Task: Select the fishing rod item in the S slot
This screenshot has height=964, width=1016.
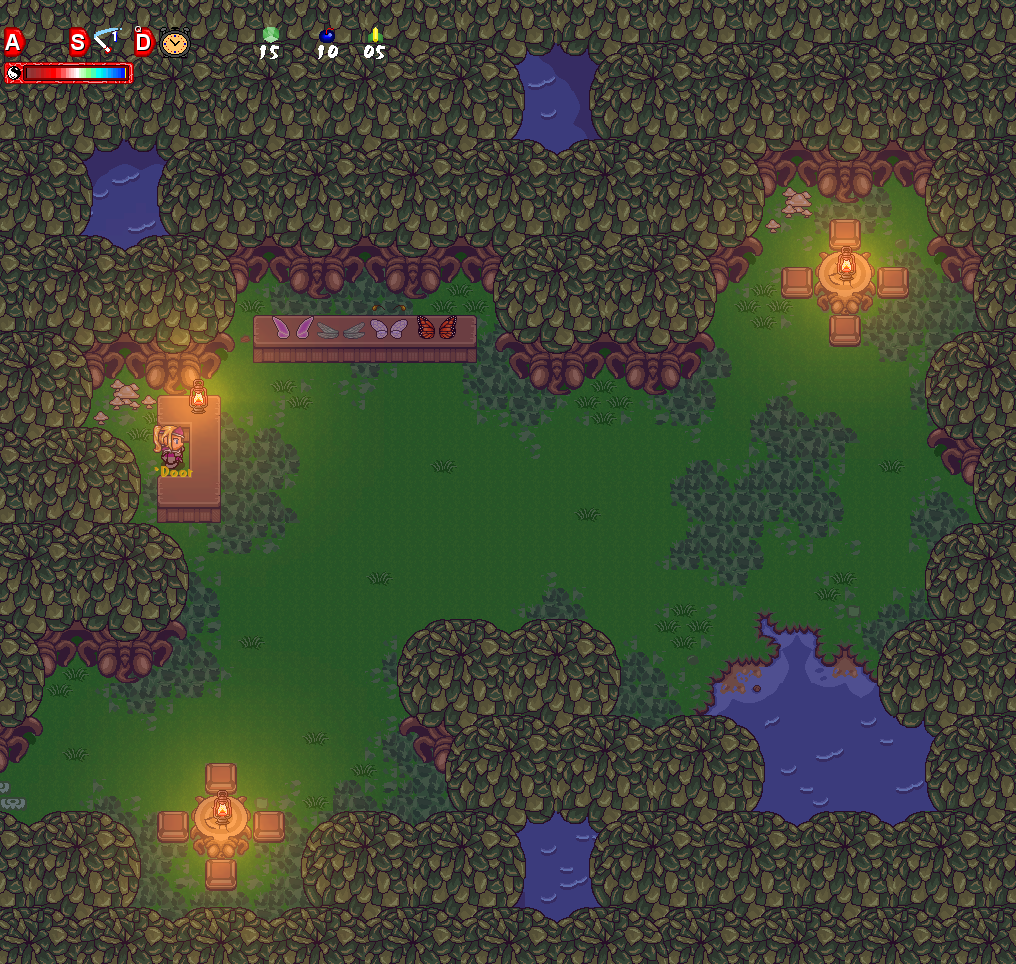Action: (x=105, y=42)
